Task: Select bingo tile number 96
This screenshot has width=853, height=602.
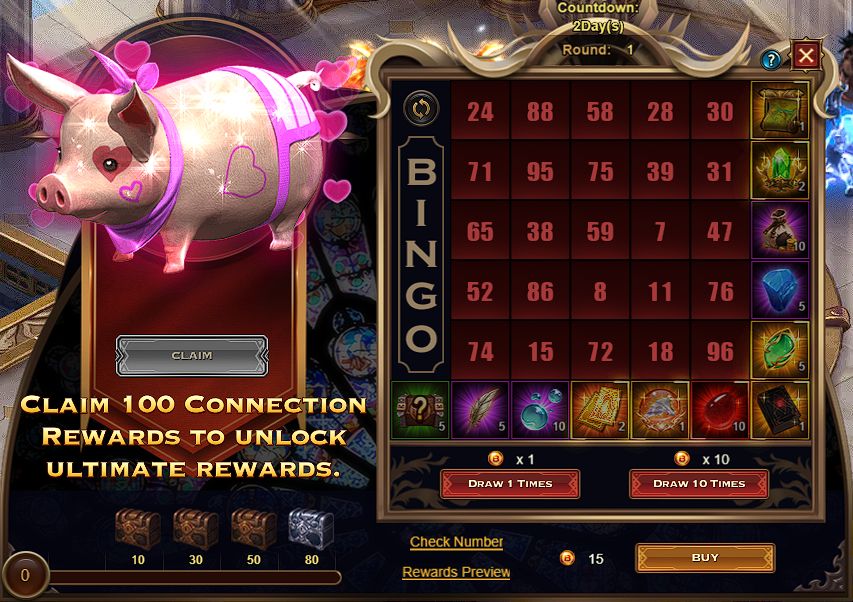Action: 720,351
